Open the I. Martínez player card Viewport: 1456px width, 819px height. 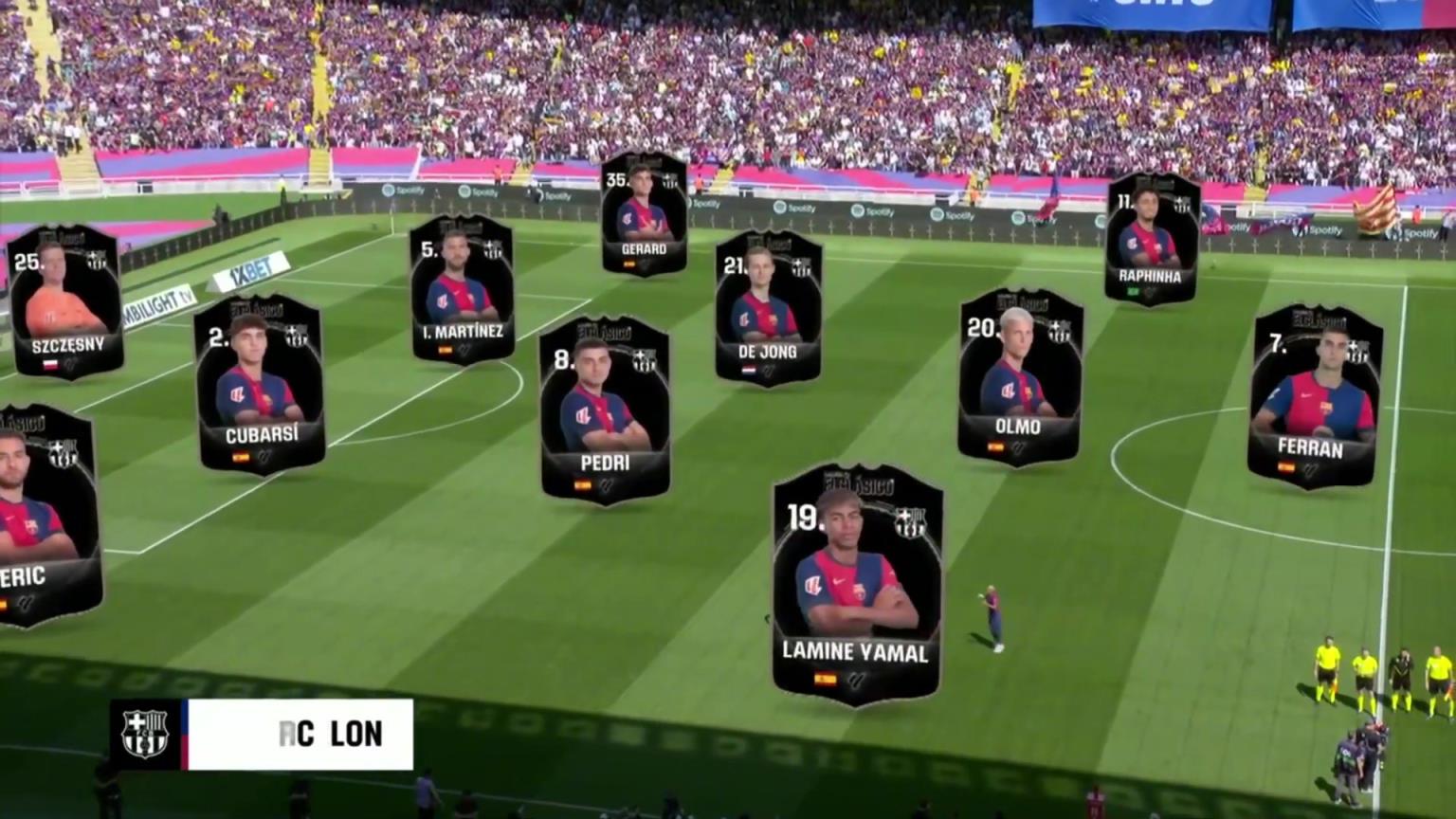463,289
